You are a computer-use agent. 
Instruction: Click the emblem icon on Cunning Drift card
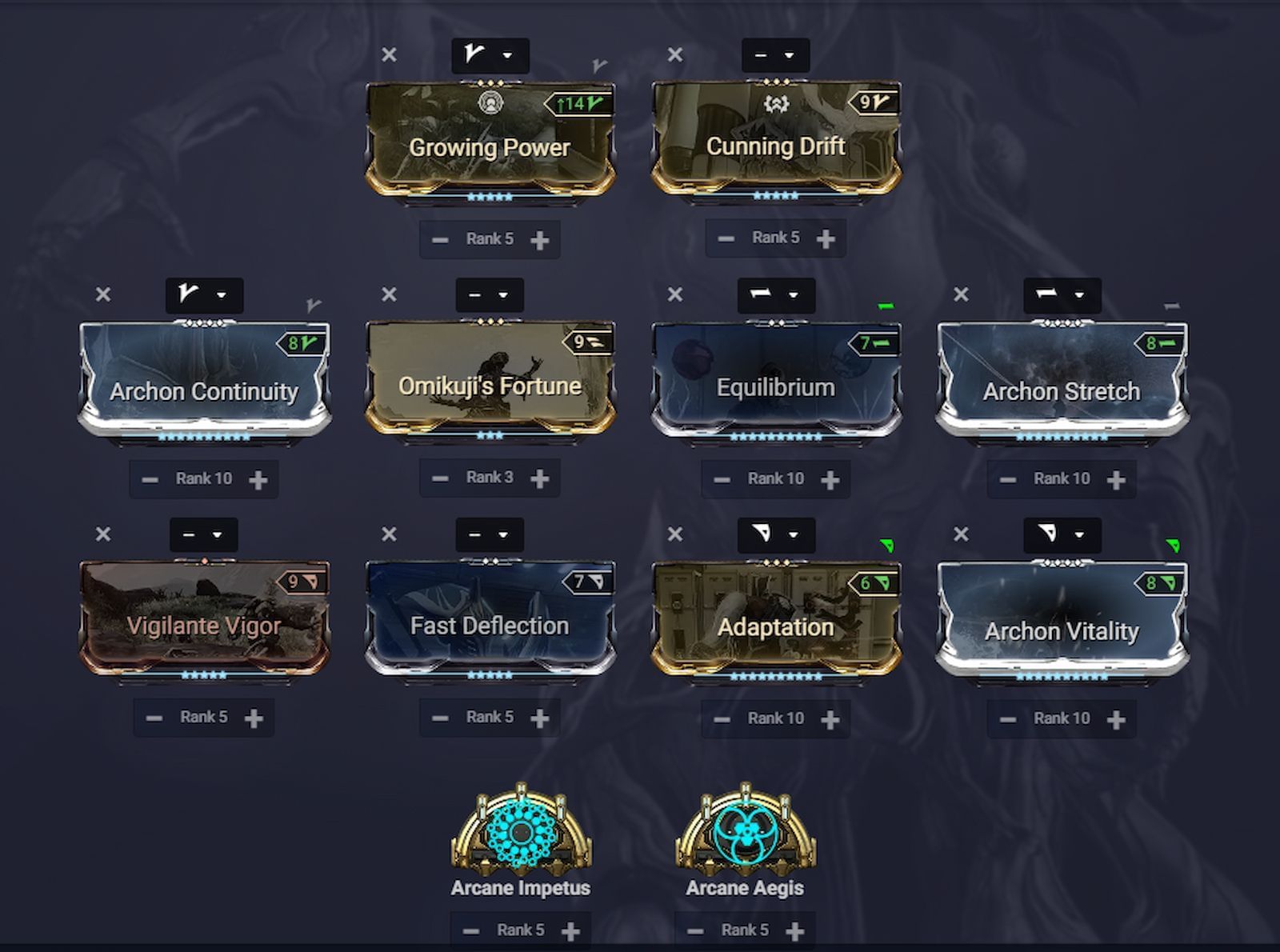click(778, 103)
